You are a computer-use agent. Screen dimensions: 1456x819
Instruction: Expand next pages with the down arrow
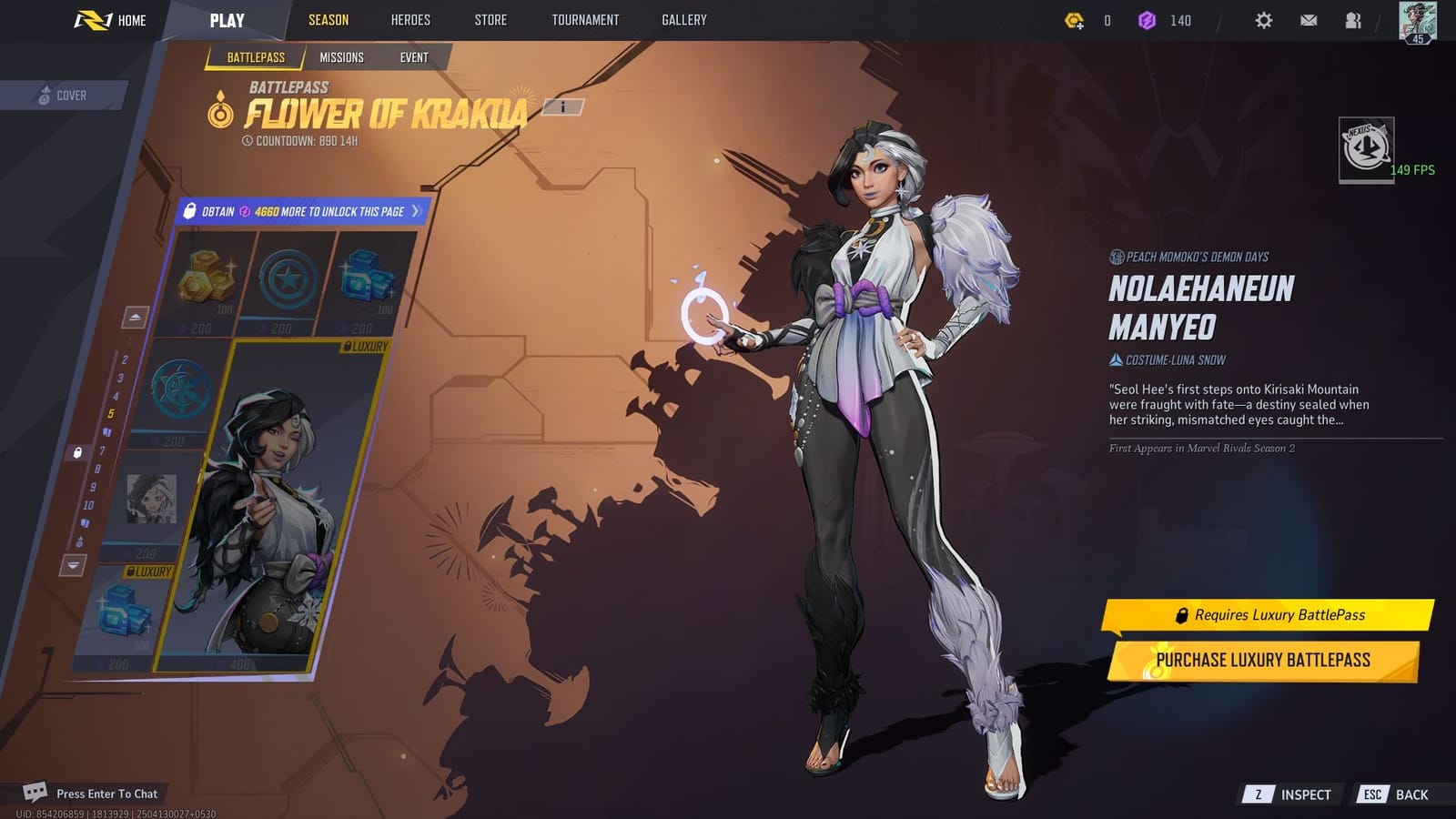point(72,565)
